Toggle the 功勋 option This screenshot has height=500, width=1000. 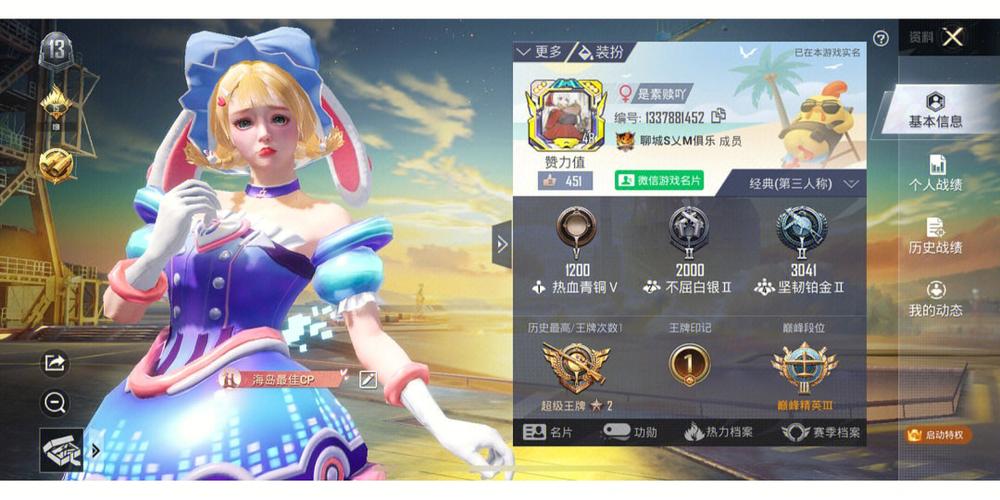point(629,433)
